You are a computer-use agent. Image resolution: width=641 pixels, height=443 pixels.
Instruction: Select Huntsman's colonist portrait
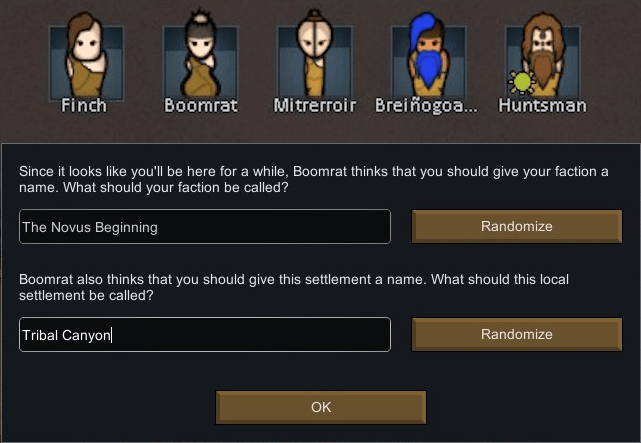(542, 59)
